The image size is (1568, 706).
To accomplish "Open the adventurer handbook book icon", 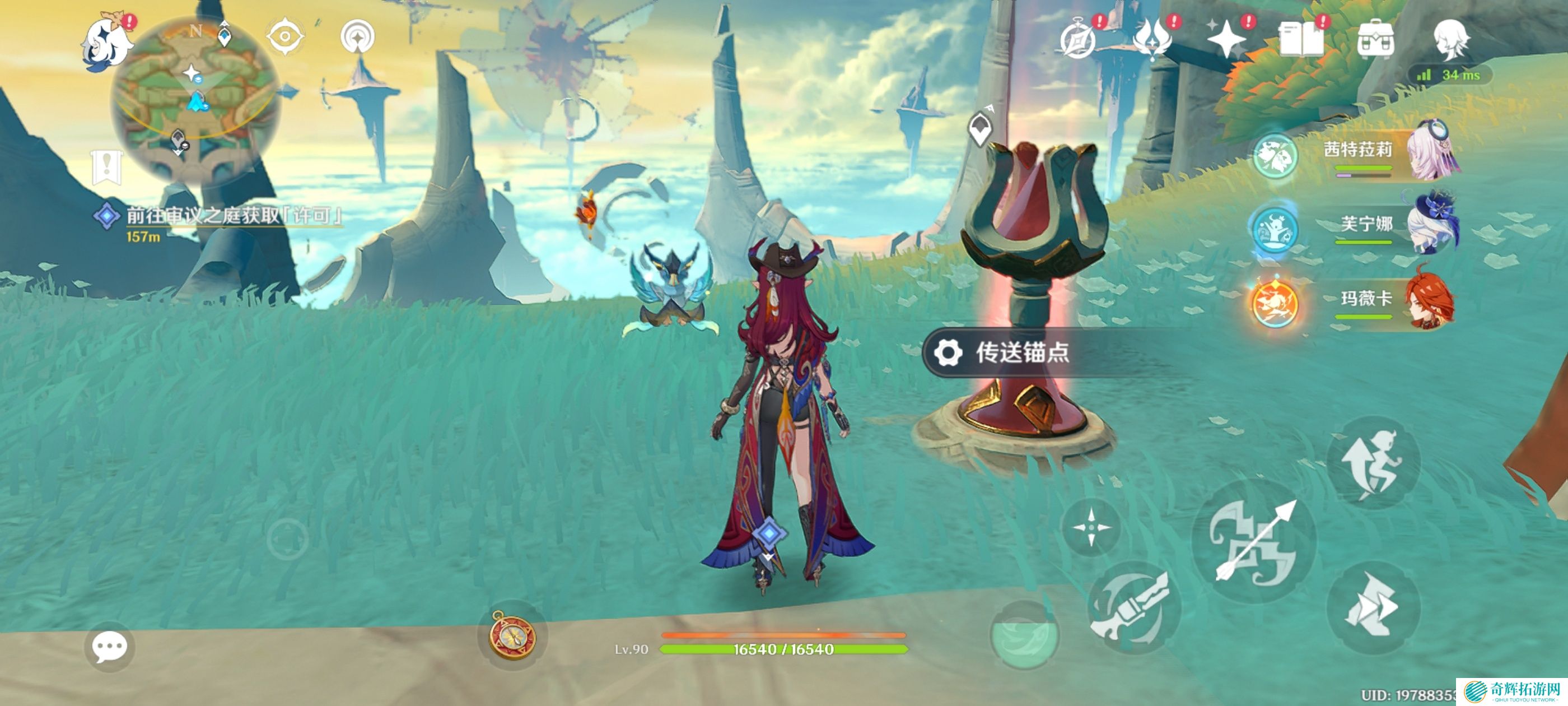I will pyautogui.click(x=1301, y=40).
